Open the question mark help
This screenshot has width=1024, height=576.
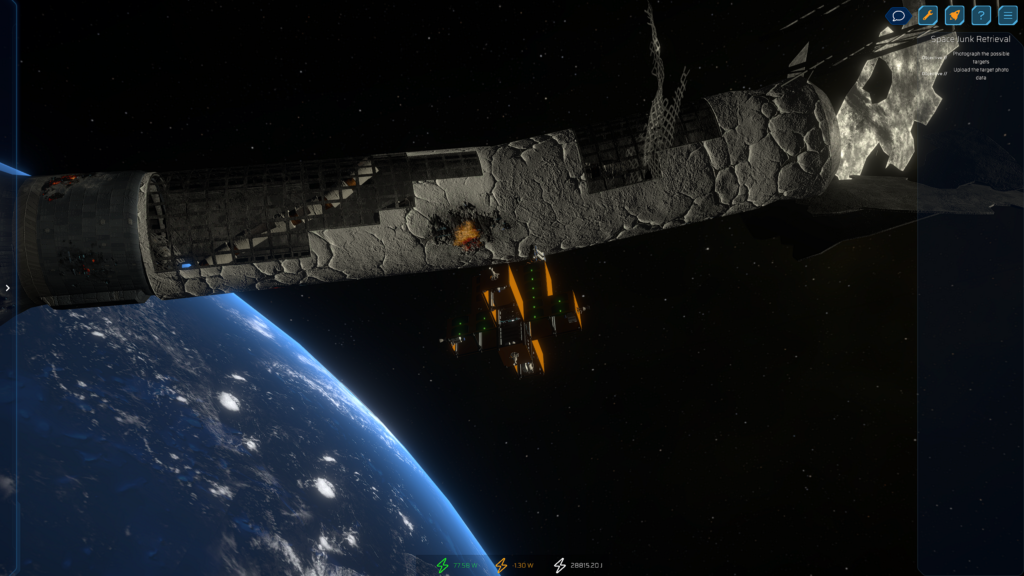(x=981, y=16)
